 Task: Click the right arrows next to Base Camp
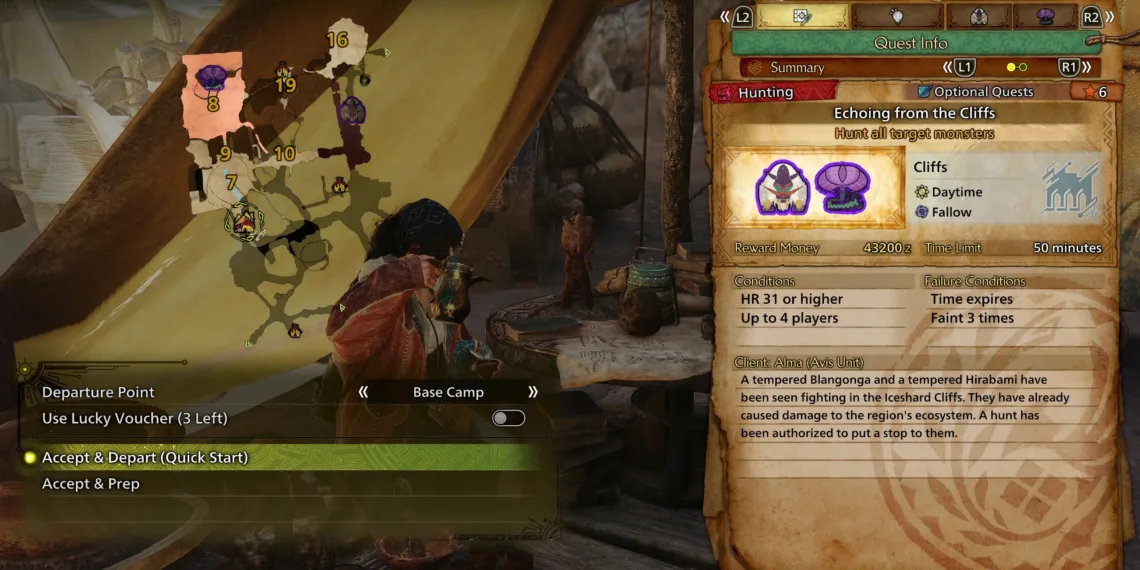533,392
